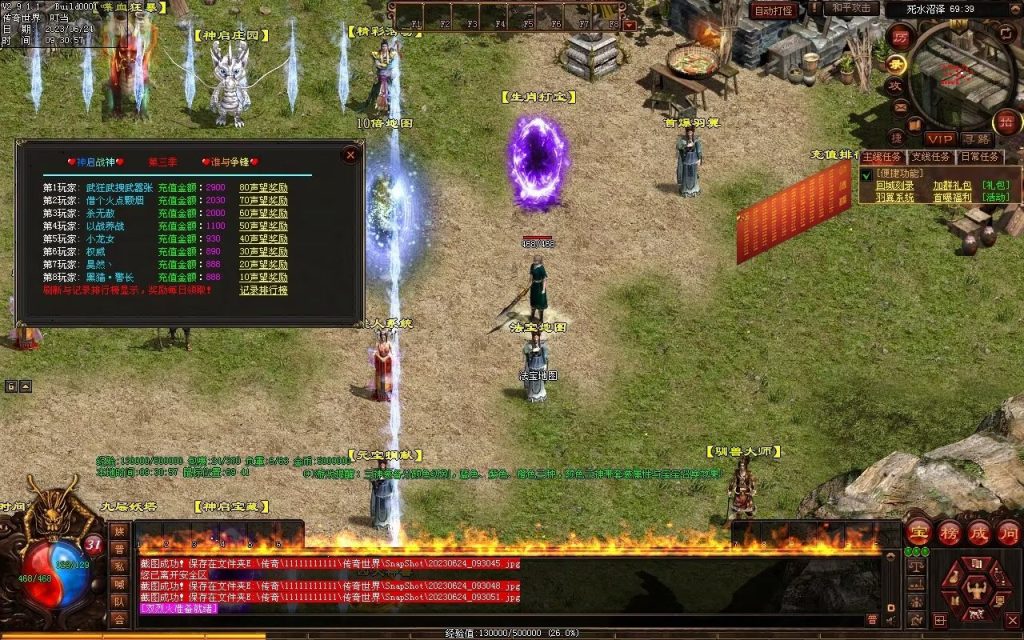This screenshot has width=1024, height=640.
Task: Claim the 10 reputation reward (10声望奖励)
Action: point(263,277)
